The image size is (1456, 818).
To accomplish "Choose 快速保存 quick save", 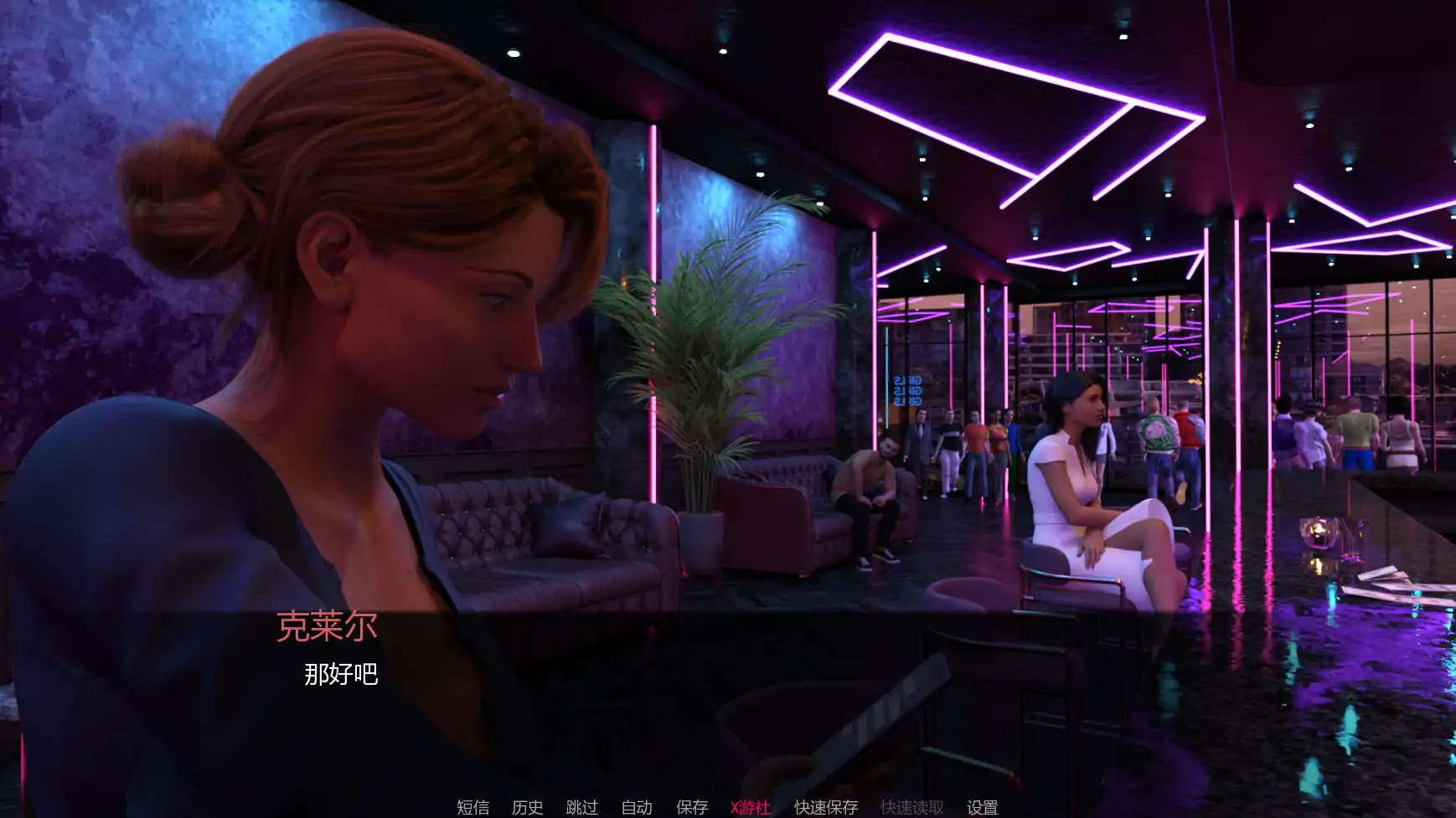I will 826,807.
